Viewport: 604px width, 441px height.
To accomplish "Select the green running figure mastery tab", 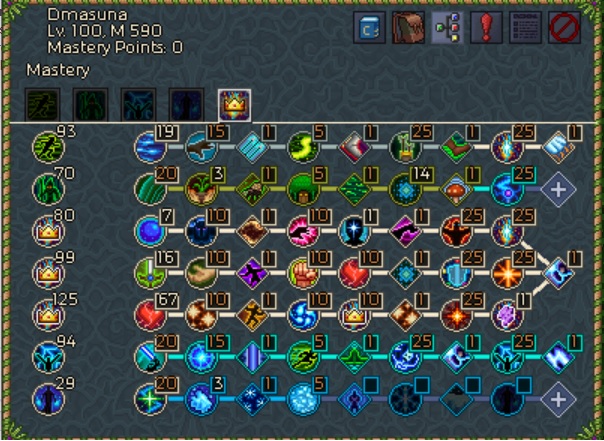I will tap(42, 104).
